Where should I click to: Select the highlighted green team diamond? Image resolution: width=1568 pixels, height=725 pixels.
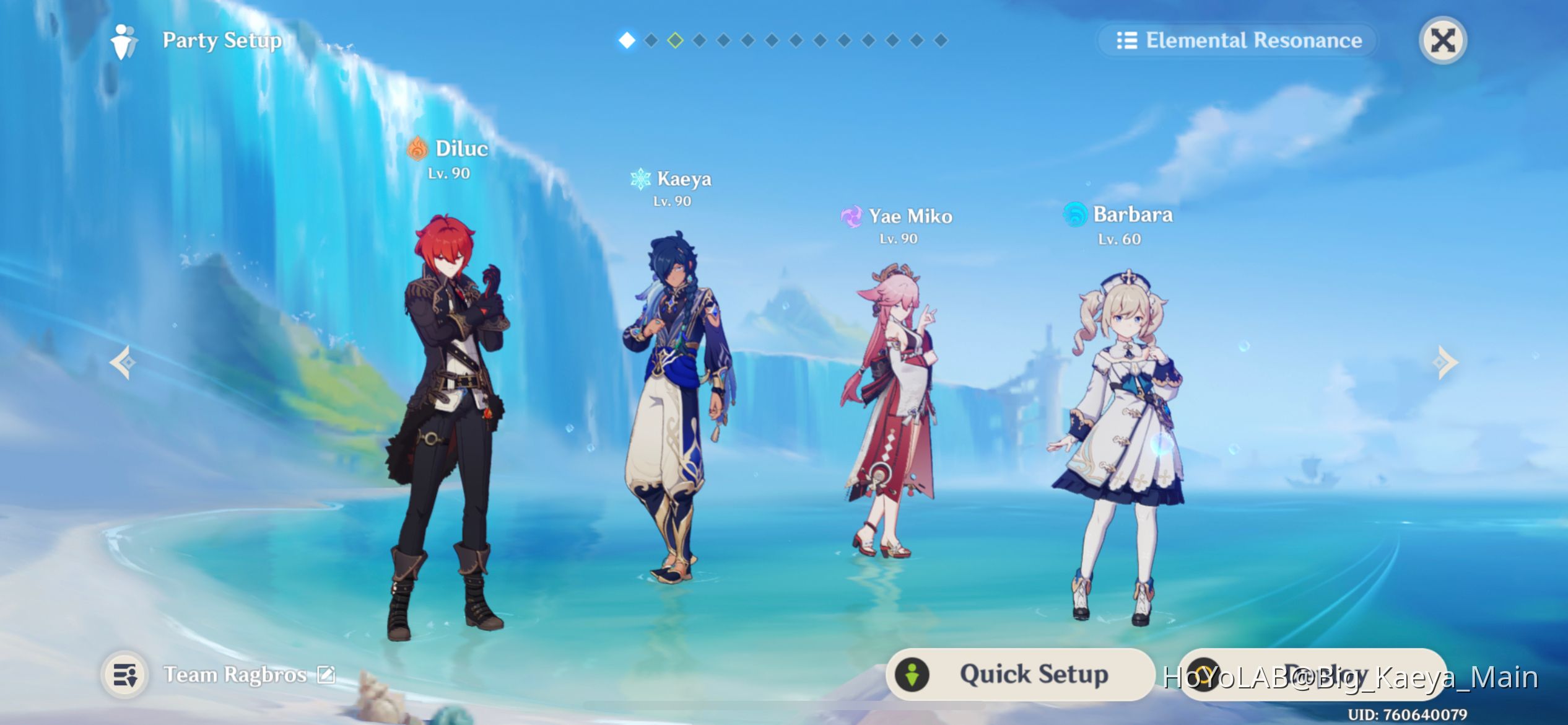(676, 41)
